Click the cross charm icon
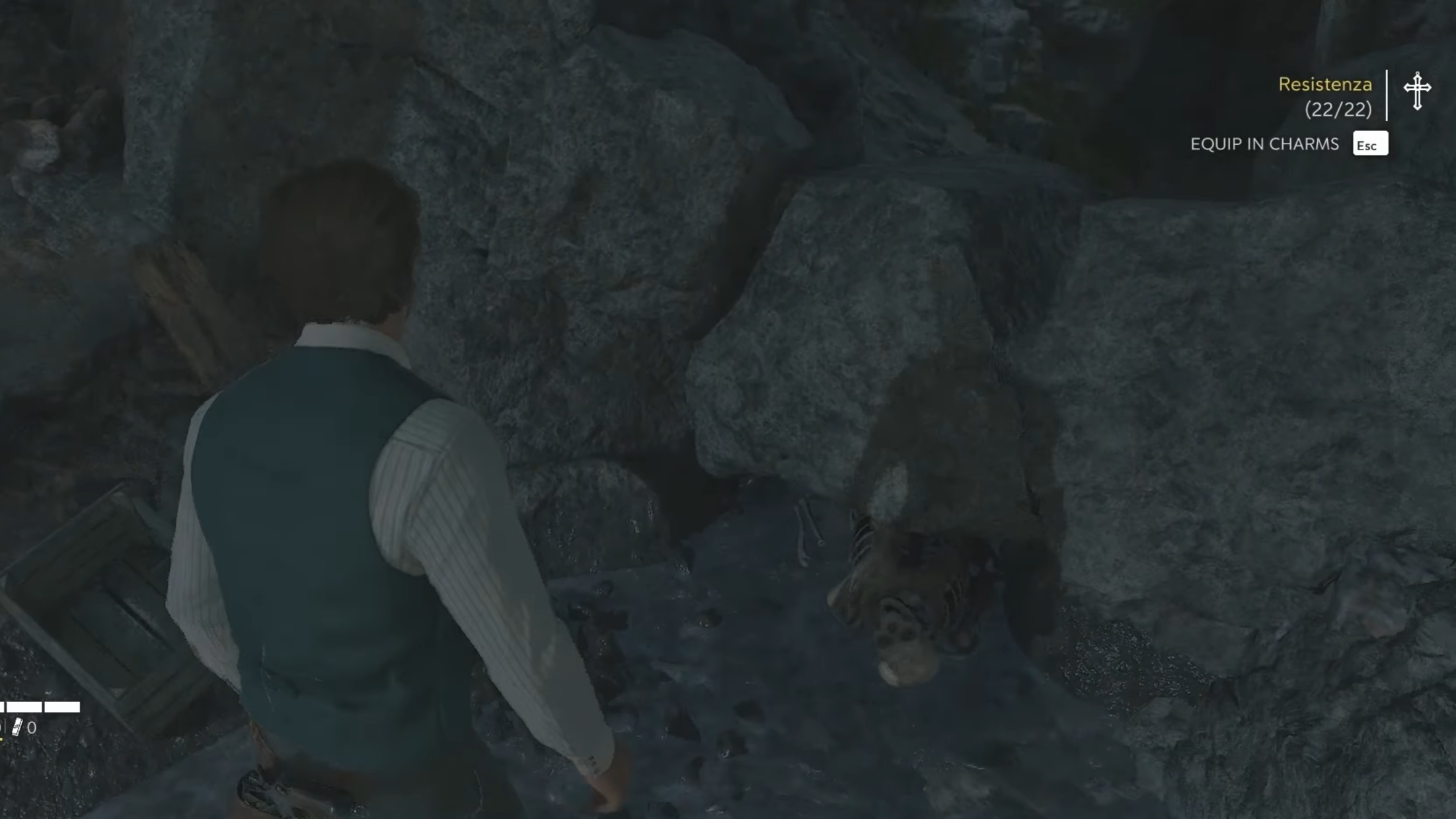Screen dimensions: 1456x819 pyautogui.click(x=1417, y=91)
